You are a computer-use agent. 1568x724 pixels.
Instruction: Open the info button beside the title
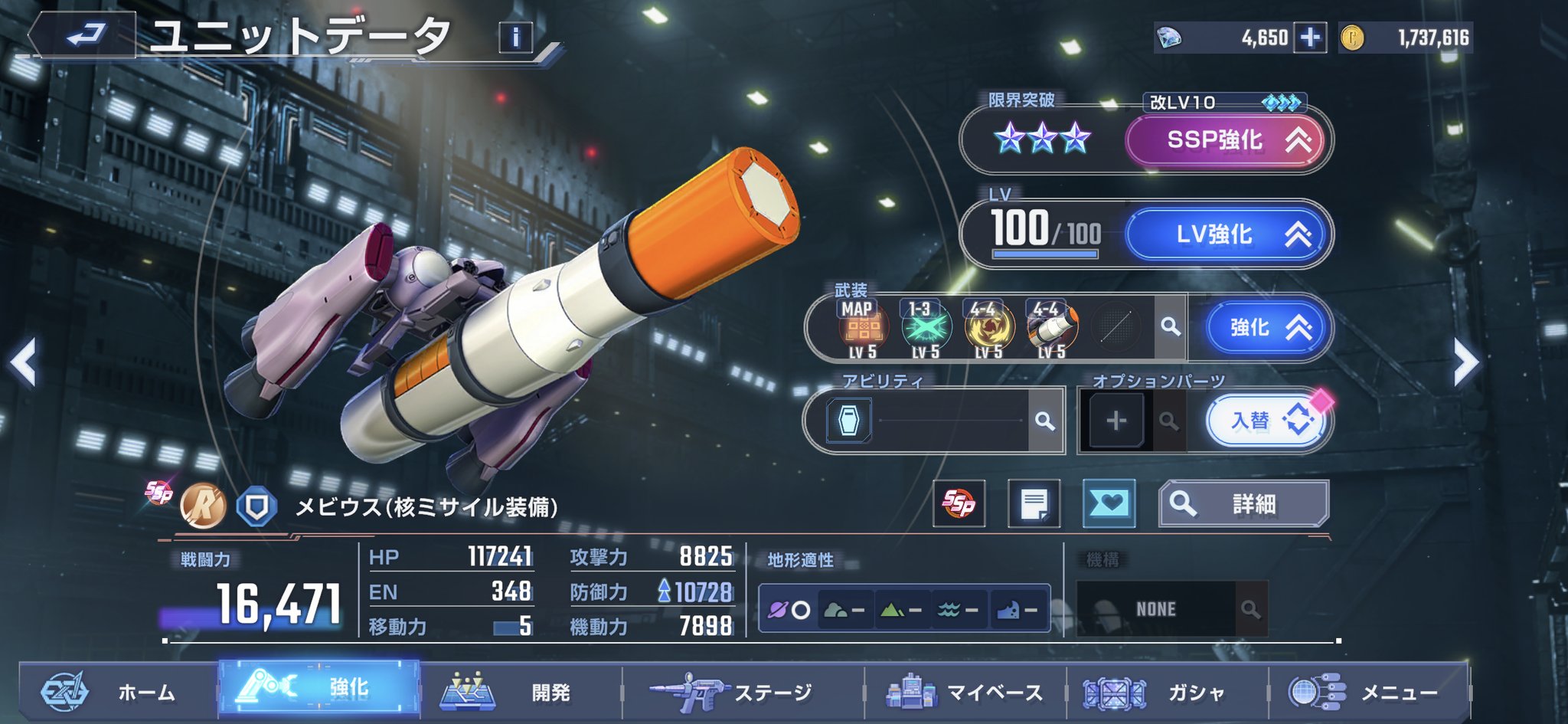(x=515, y=37)
